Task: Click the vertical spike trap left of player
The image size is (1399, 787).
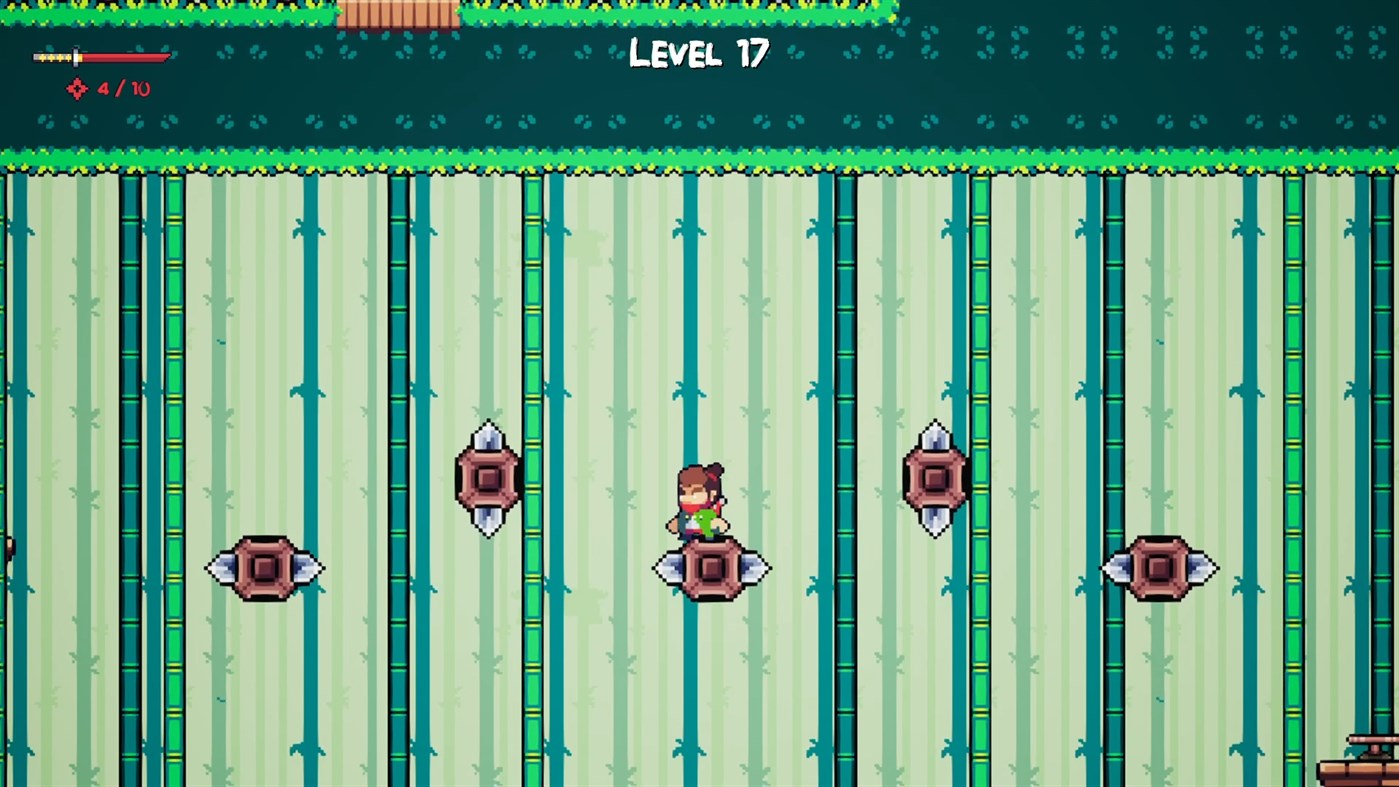Action: coord(488,478)
